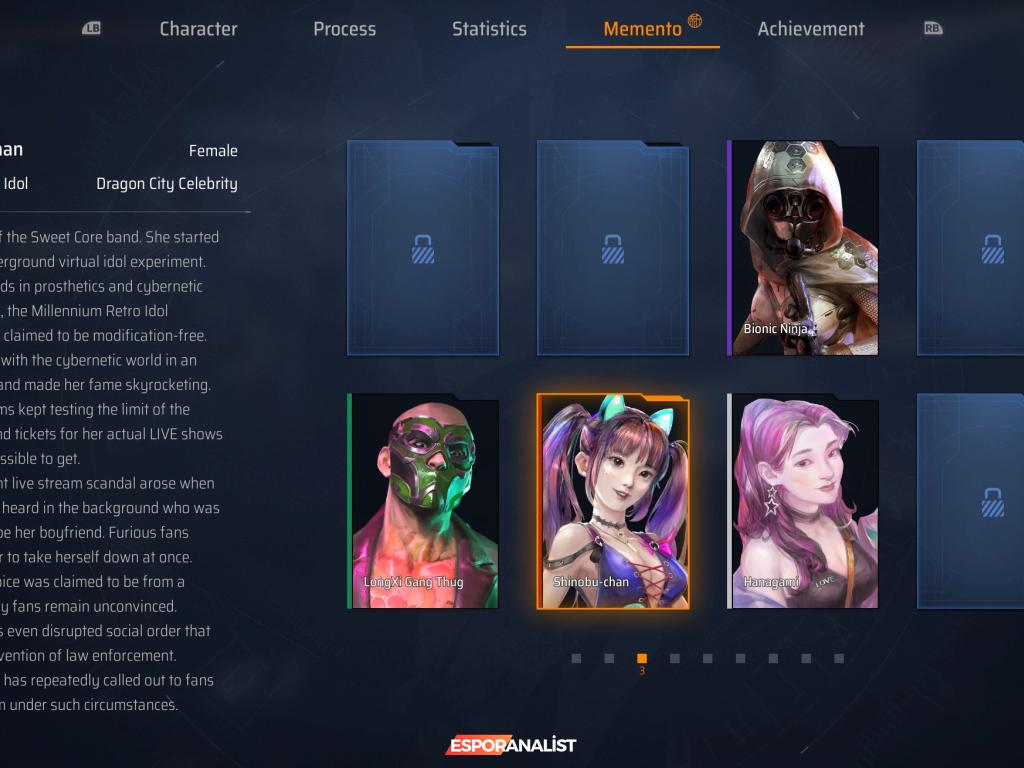Switch to the Character tab

coord(198,29)
